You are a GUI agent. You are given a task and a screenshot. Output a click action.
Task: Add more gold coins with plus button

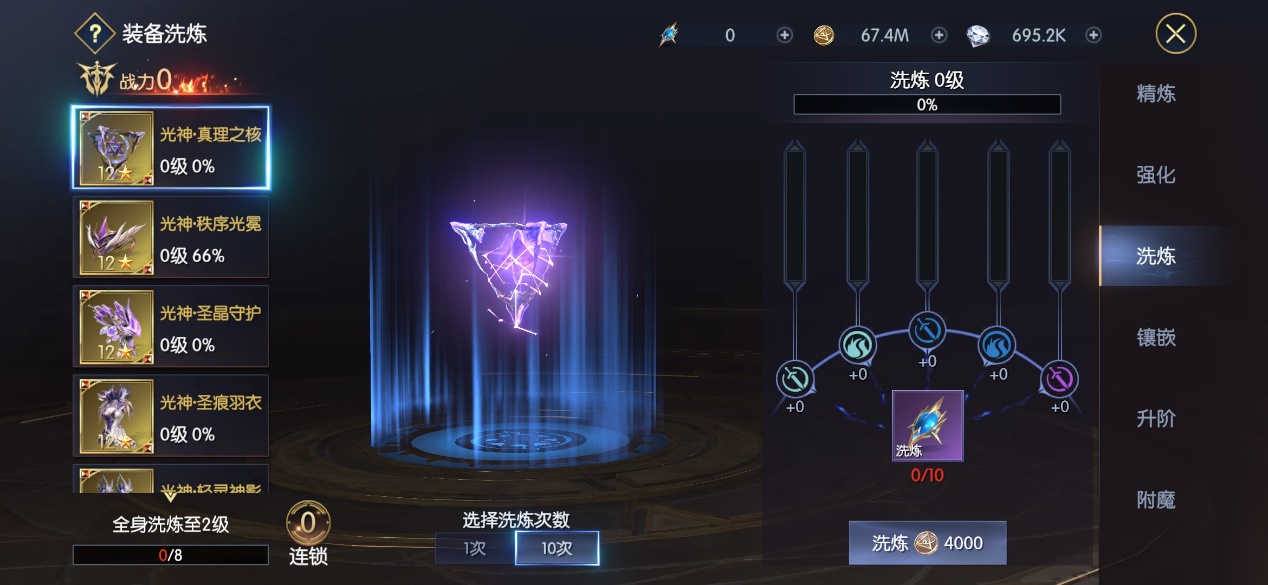coord(939,35)
